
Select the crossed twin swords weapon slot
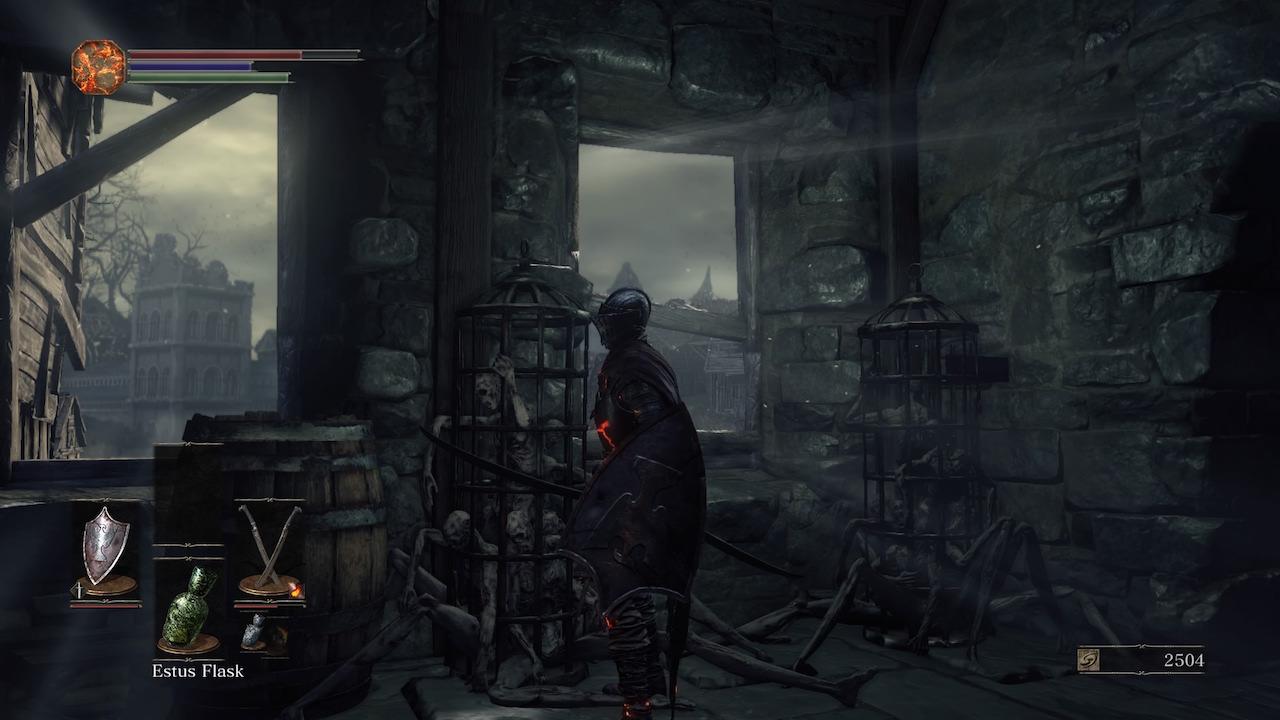pyautogui.click(x=268, y=548)
